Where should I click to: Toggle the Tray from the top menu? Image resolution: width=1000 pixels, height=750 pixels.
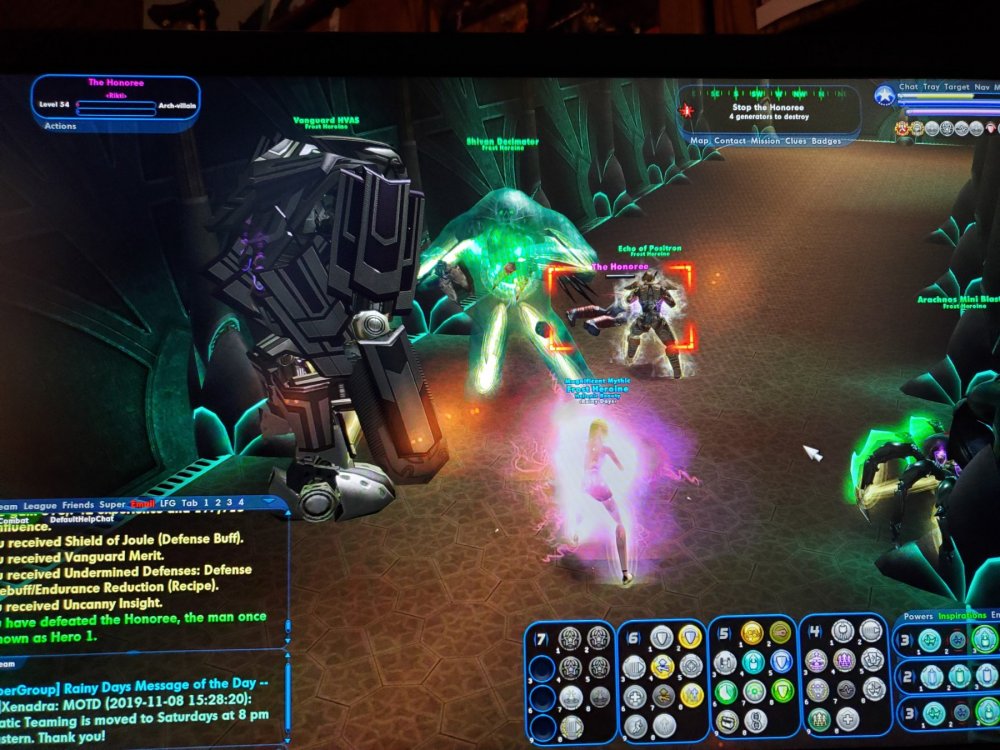pyautogui.click(x=932, y=87)
